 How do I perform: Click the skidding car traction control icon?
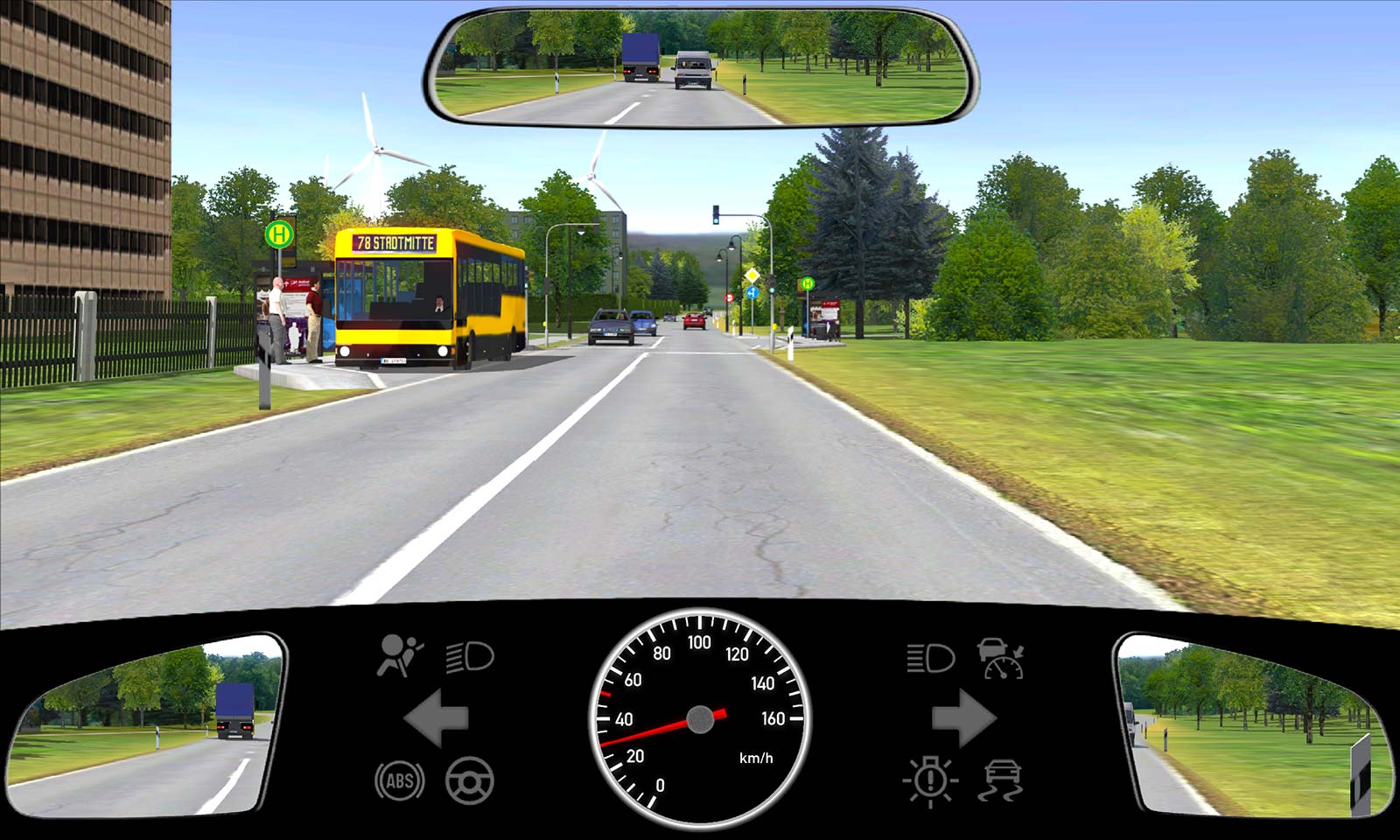tap(1002, 780)
